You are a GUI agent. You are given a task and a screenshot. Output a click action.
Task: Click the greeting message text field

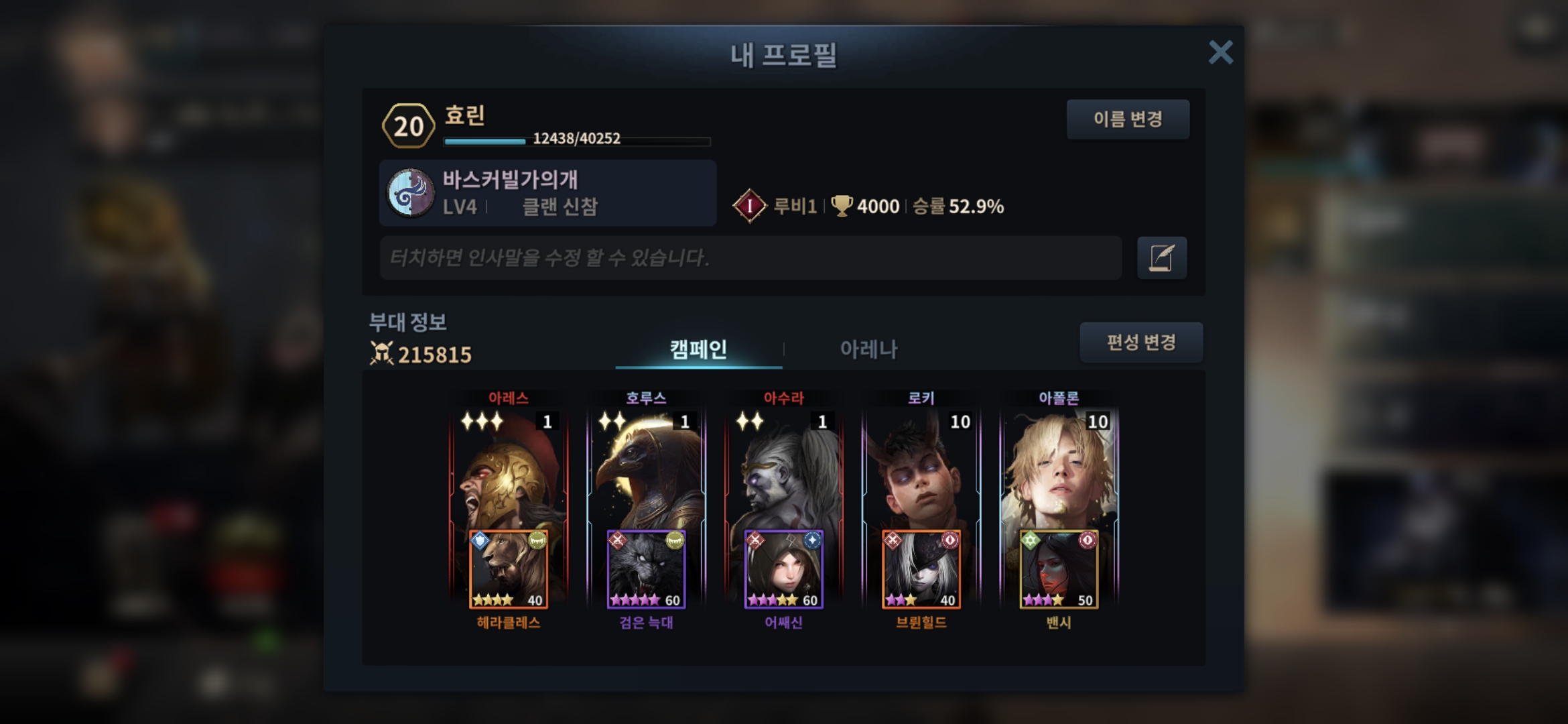point(750,257)
